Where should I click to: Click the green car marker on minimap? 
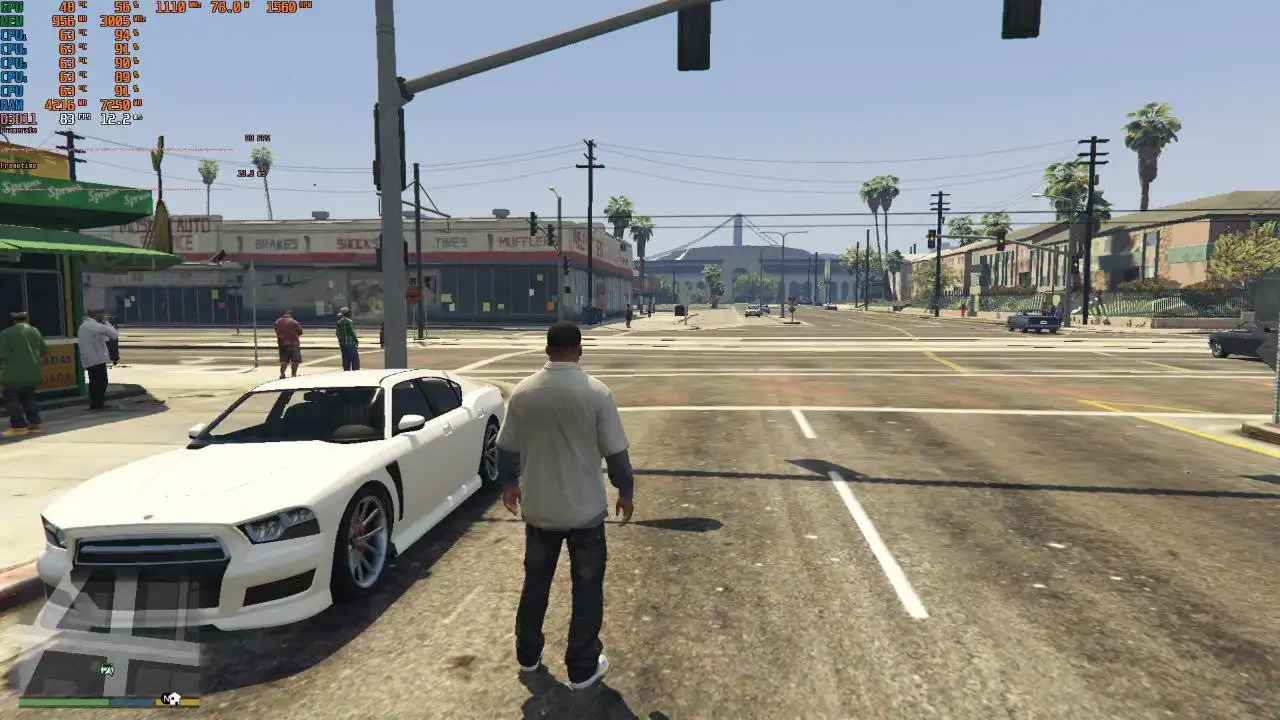tap(107, 669)
